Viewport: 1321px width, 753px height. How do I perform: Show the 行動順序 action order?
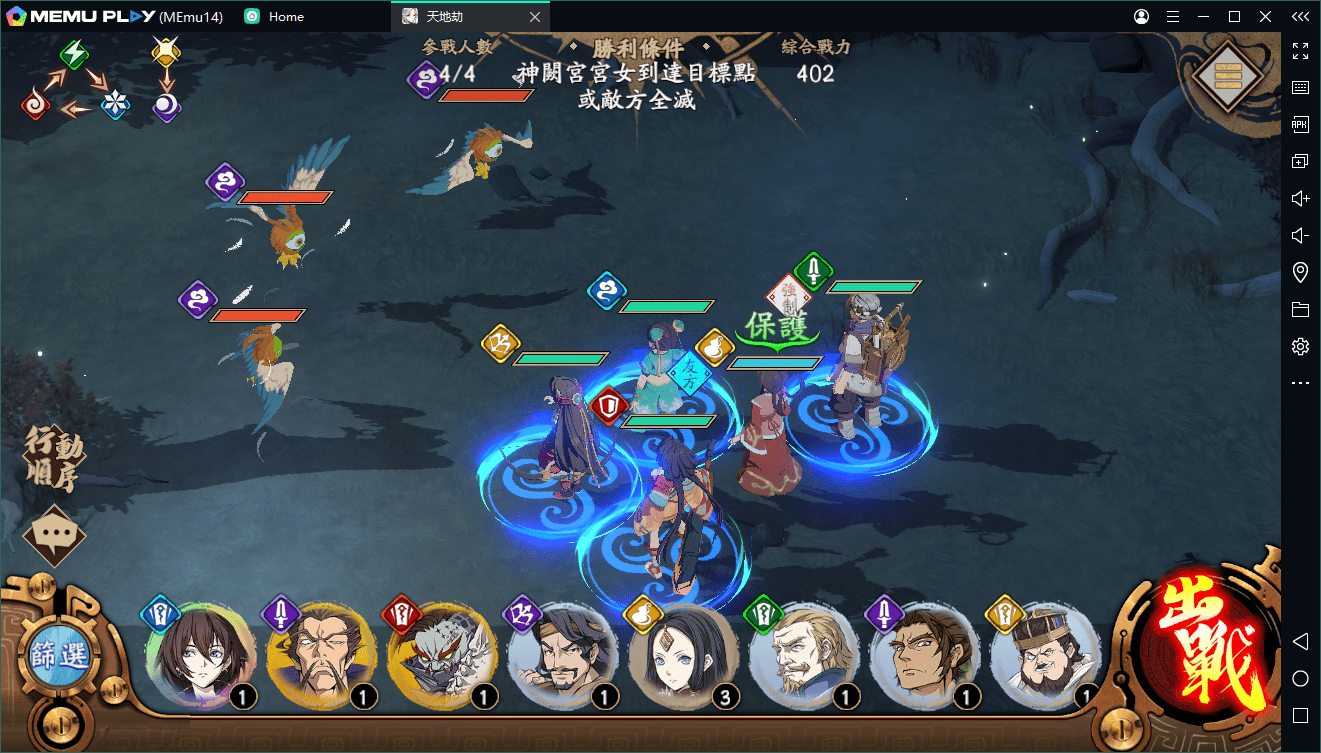pyautogui.click(x=55, y=461)
